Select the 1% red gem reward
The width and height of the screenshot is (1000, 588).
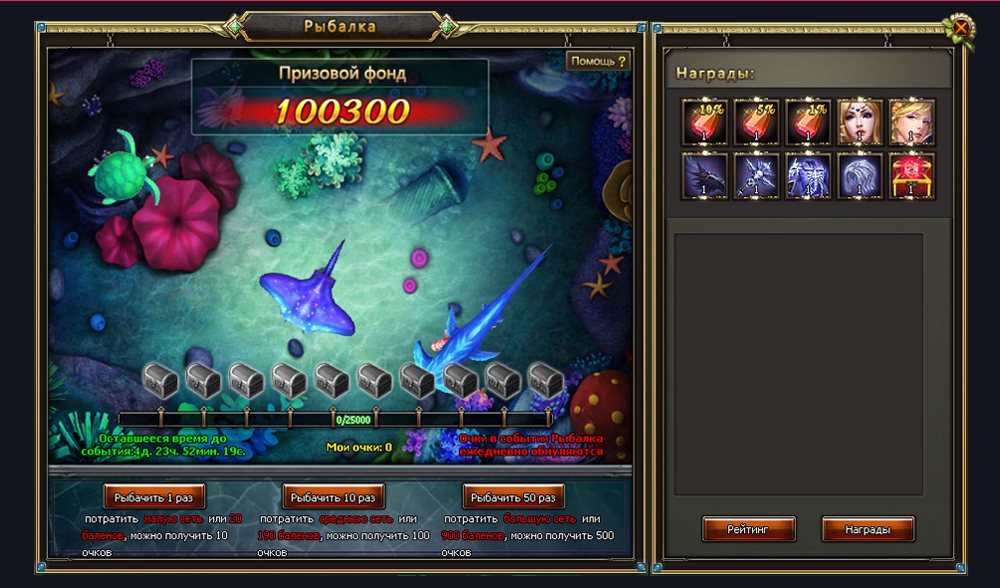[808, 121]
